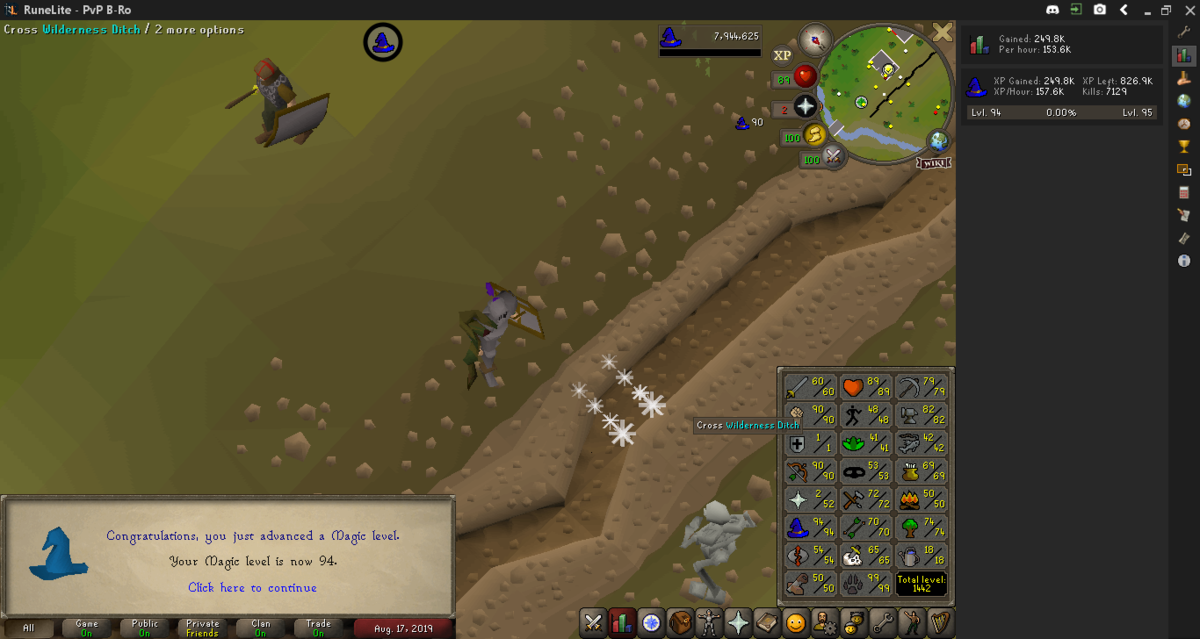Click here to continue the level-up dialogue

252,588
